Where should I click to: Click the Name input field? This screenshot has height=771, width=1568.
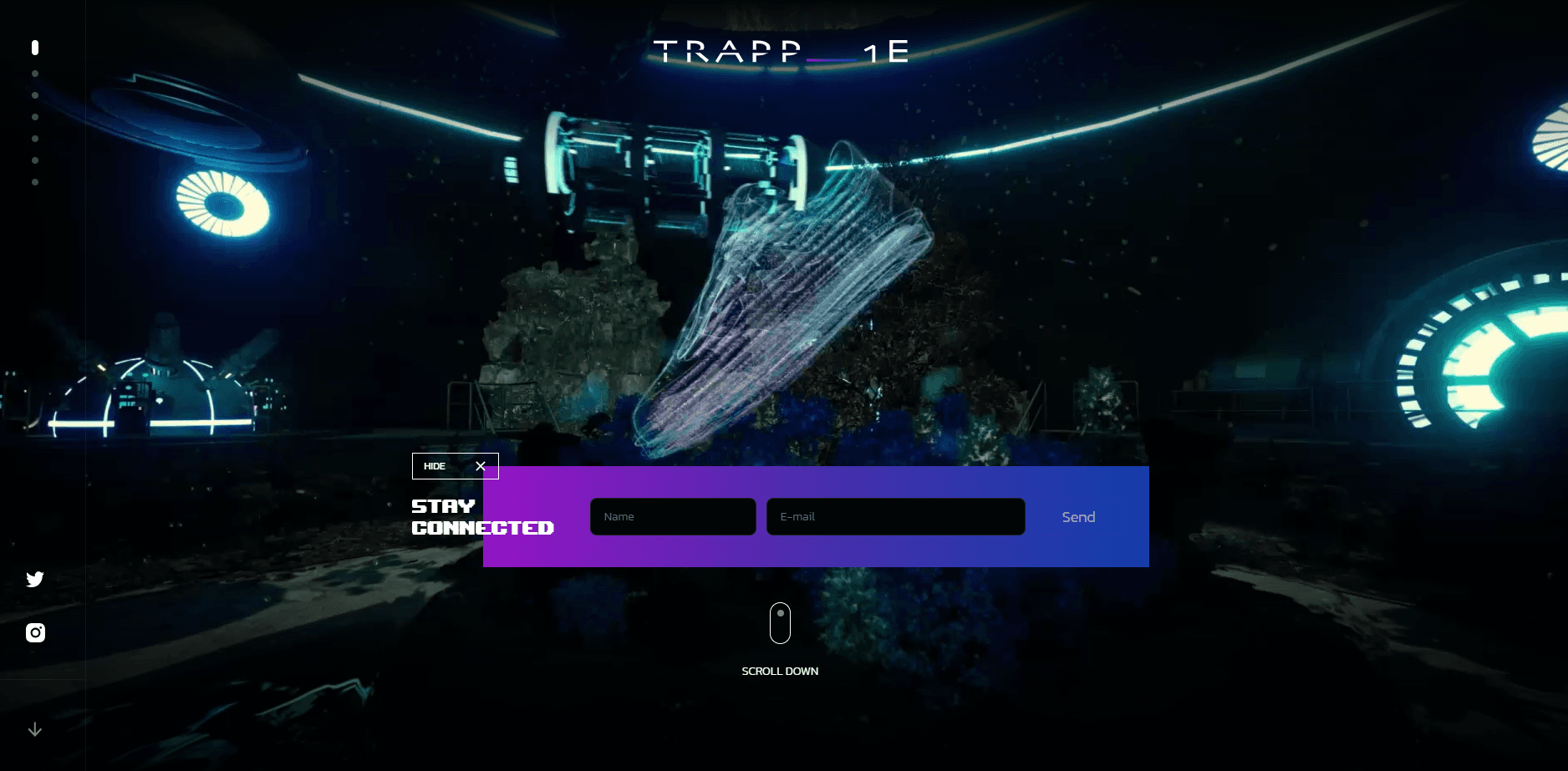pos(673,517)
